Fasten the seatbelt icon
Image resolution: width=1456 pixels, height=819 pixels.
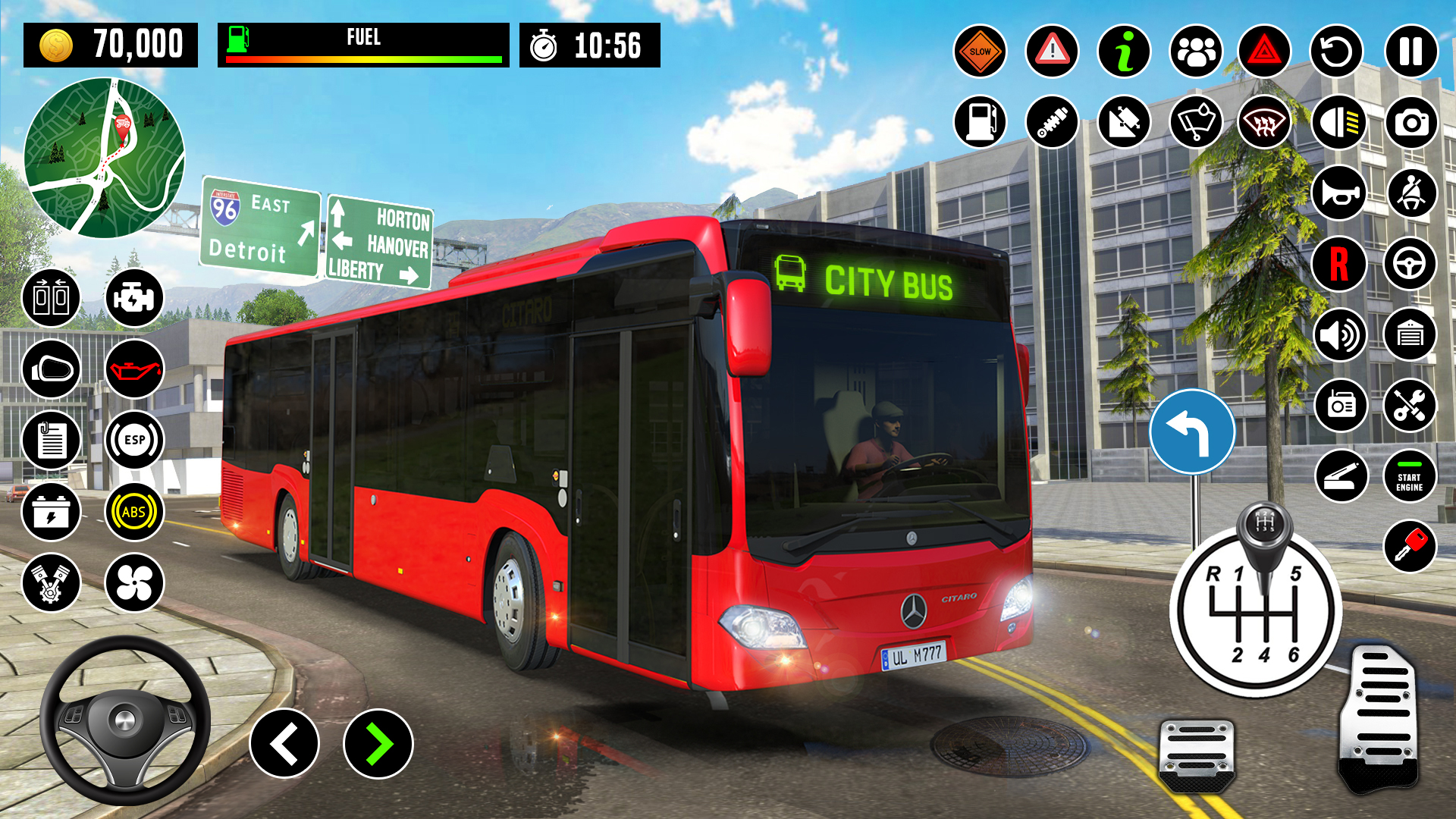pyautogui.click(x=1410, y=193)
